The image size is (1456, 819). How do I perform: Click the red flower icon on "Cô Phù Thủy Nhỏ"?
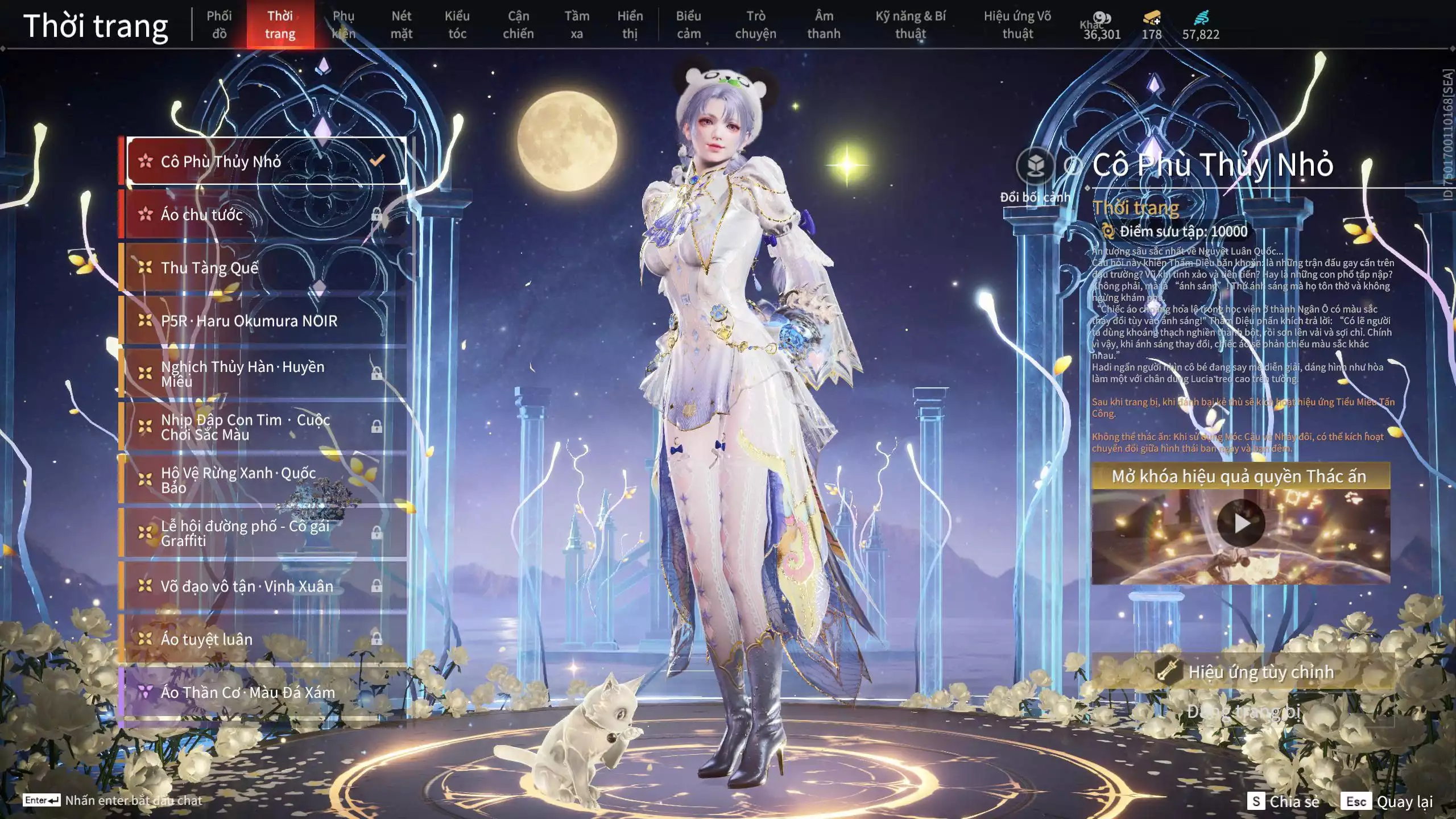point(144,161)
